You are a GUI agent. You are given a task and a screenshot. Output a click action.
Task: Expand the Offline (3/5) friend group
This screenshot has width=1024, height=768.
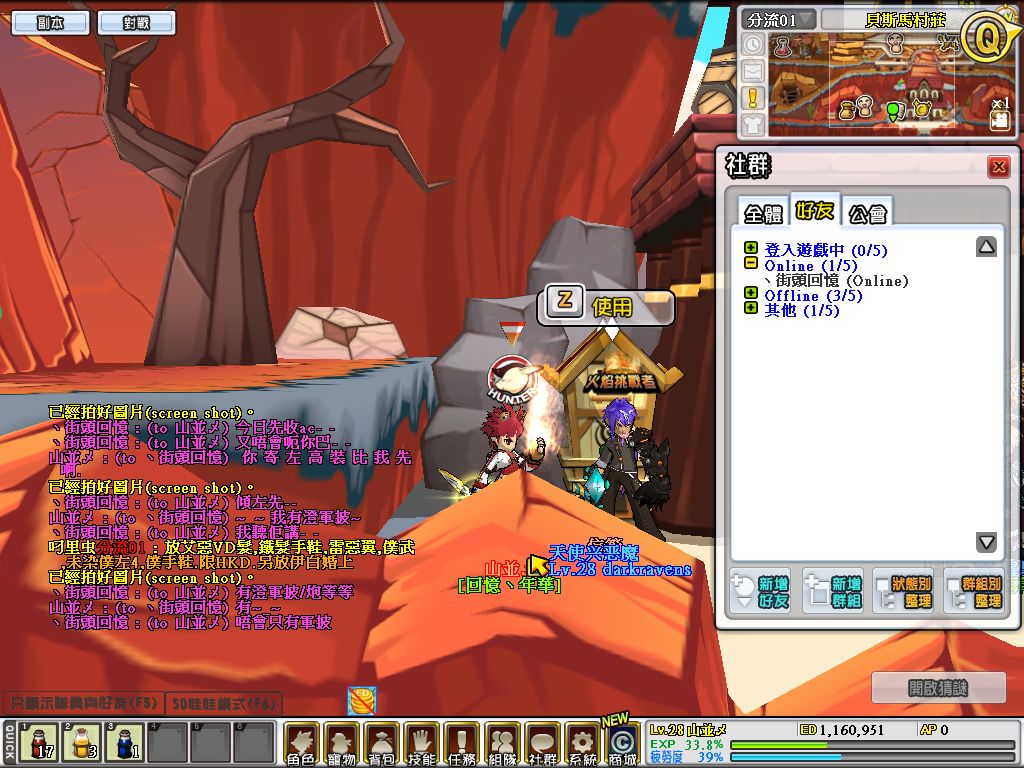751,295
